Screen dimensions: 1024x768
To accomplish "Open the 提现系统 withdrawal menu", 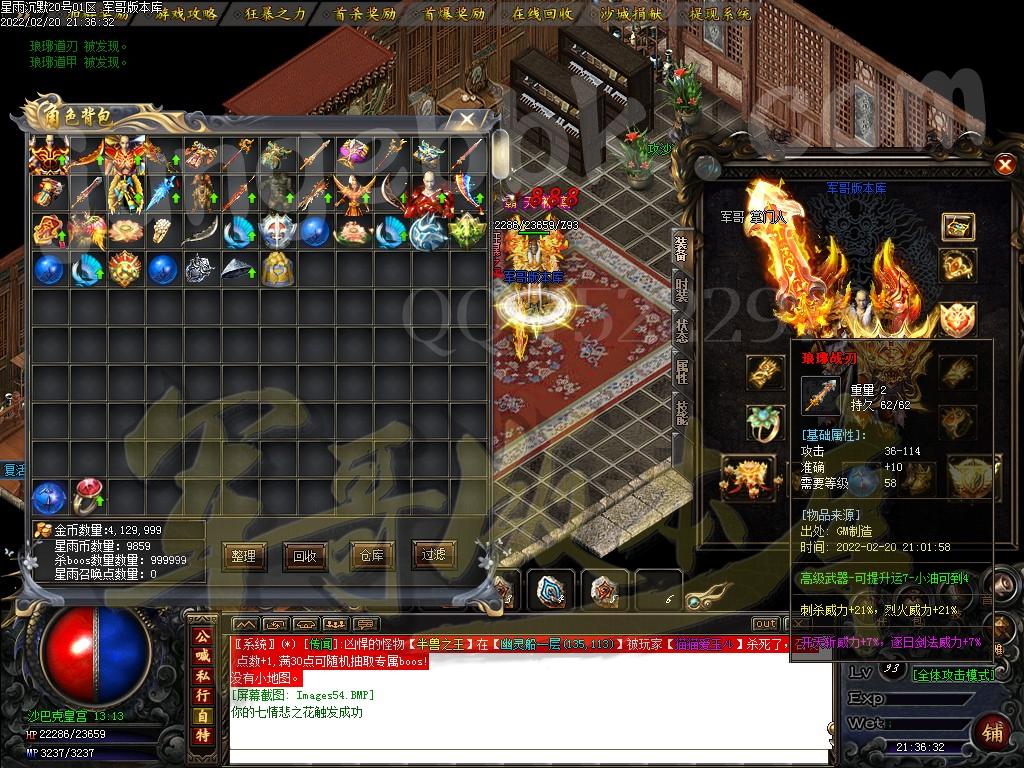I will [720, 14].
